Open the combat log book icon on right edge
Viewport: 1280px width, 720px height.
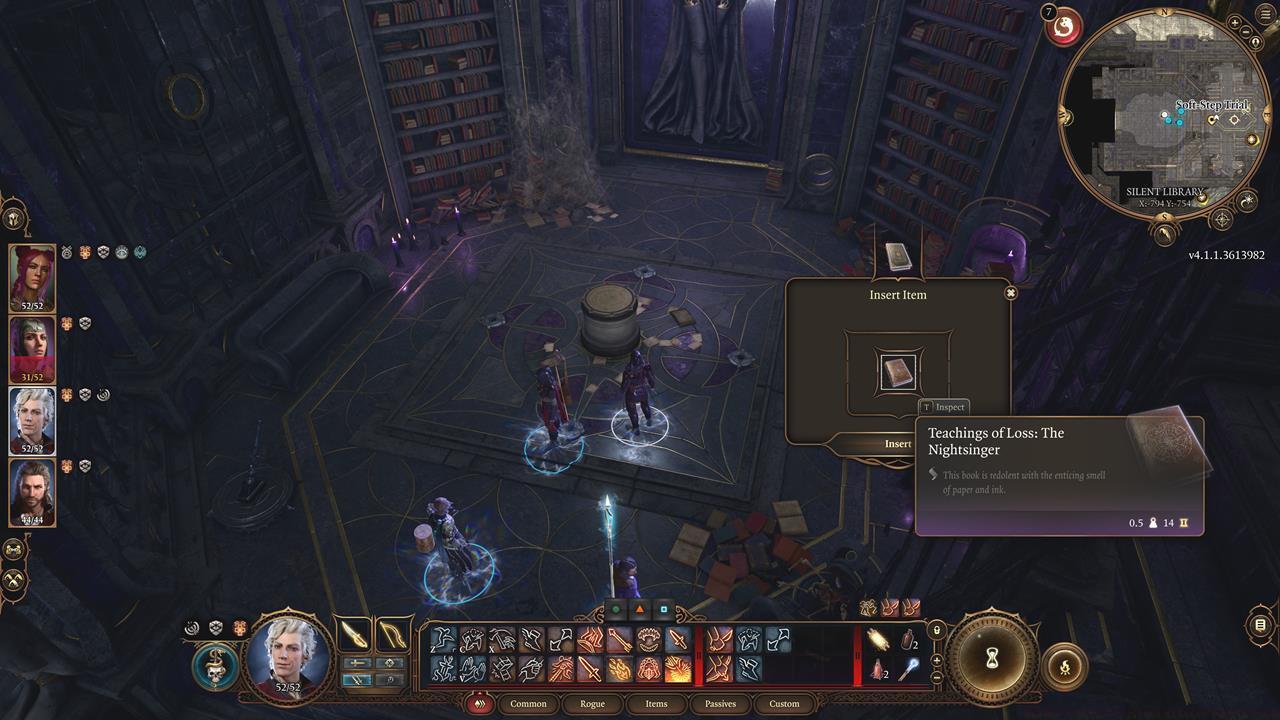pos(1260,625)
